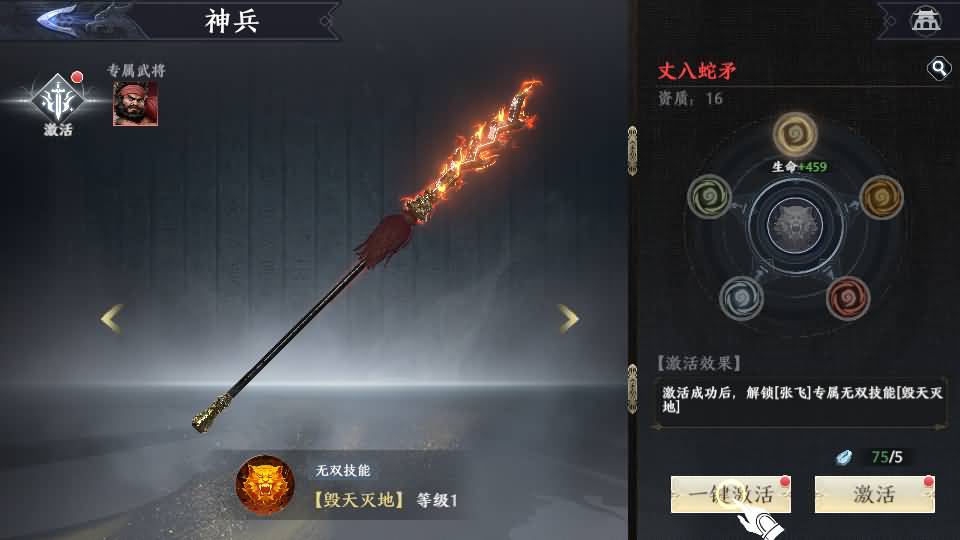This screenshot has width=960, height=540.
Task: Select the gray-blue spiral node
Action: [741, 297]
